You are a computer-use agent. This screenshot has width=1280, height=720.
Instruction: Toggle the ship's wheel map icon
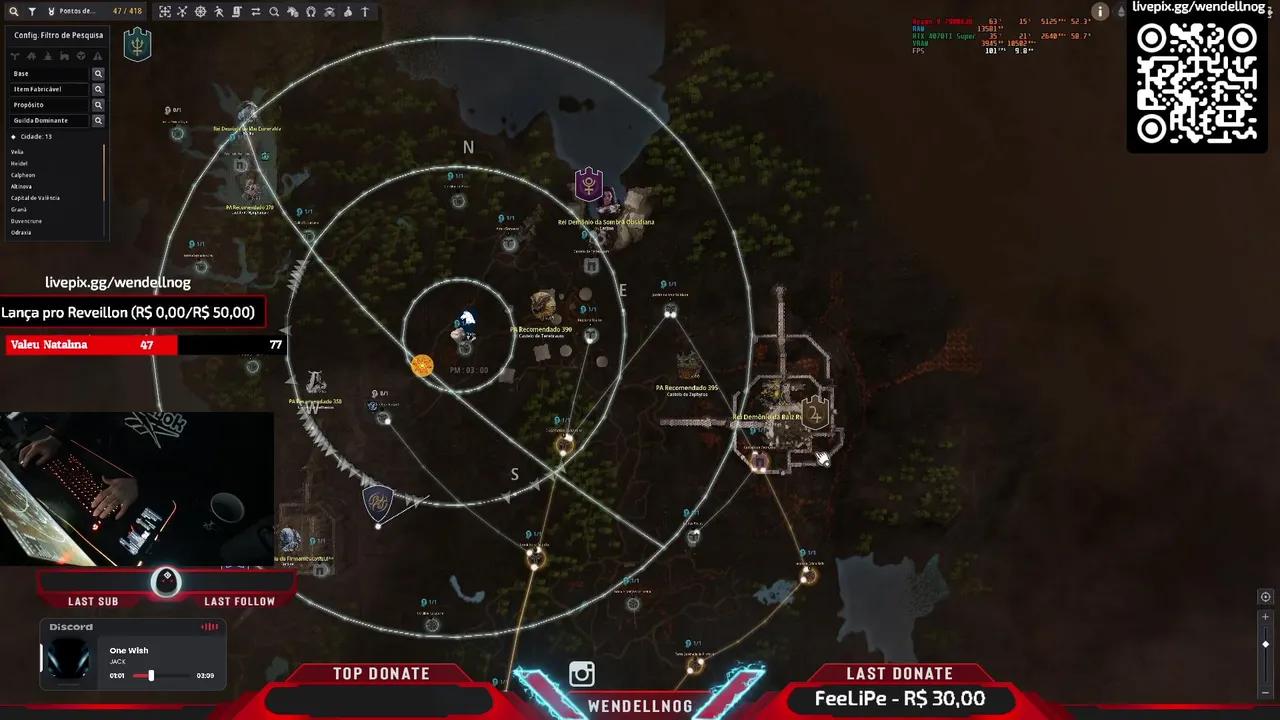point(201,12)
